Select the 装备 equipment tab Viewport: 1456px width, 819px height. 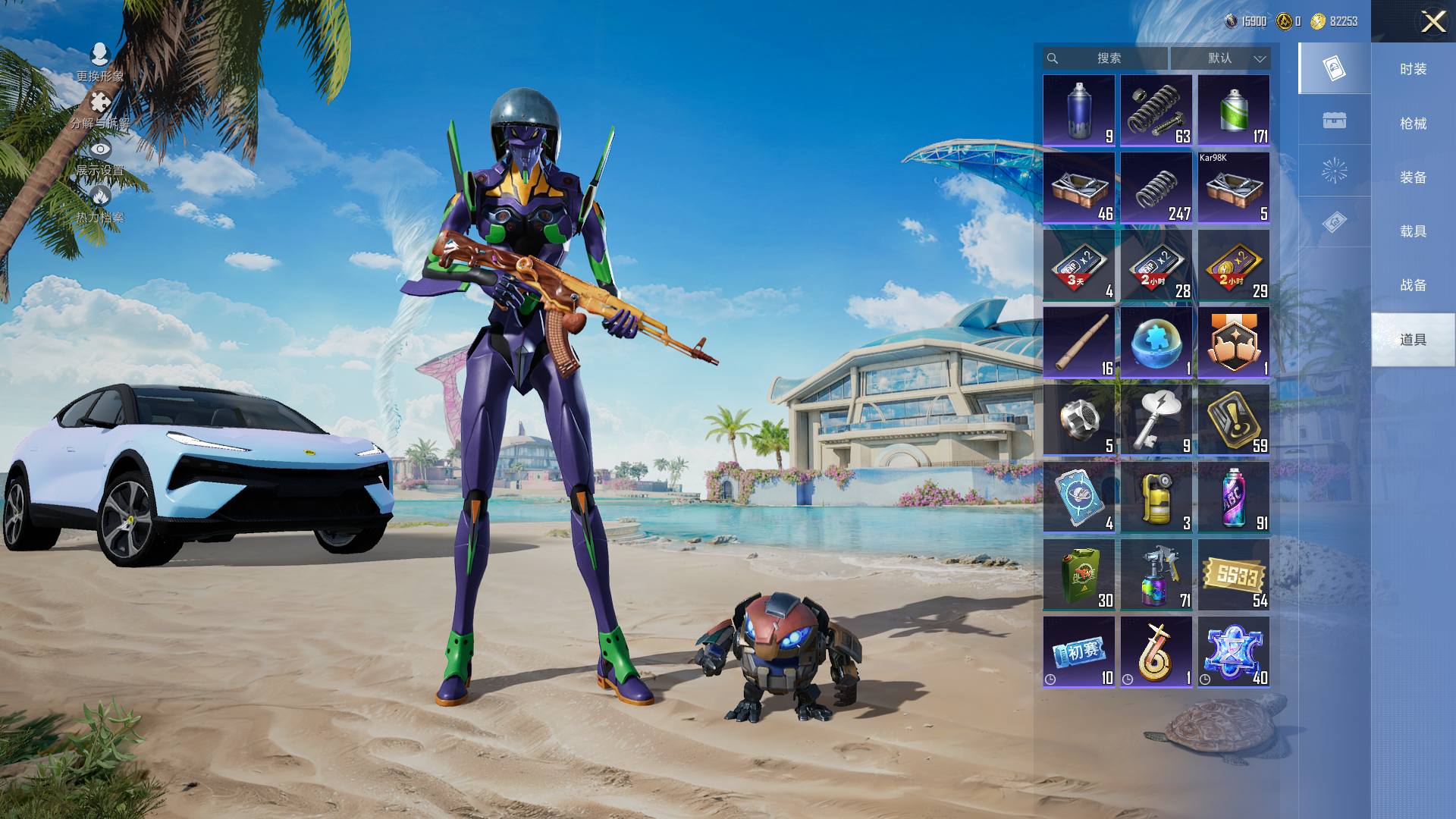[1413, 177]
